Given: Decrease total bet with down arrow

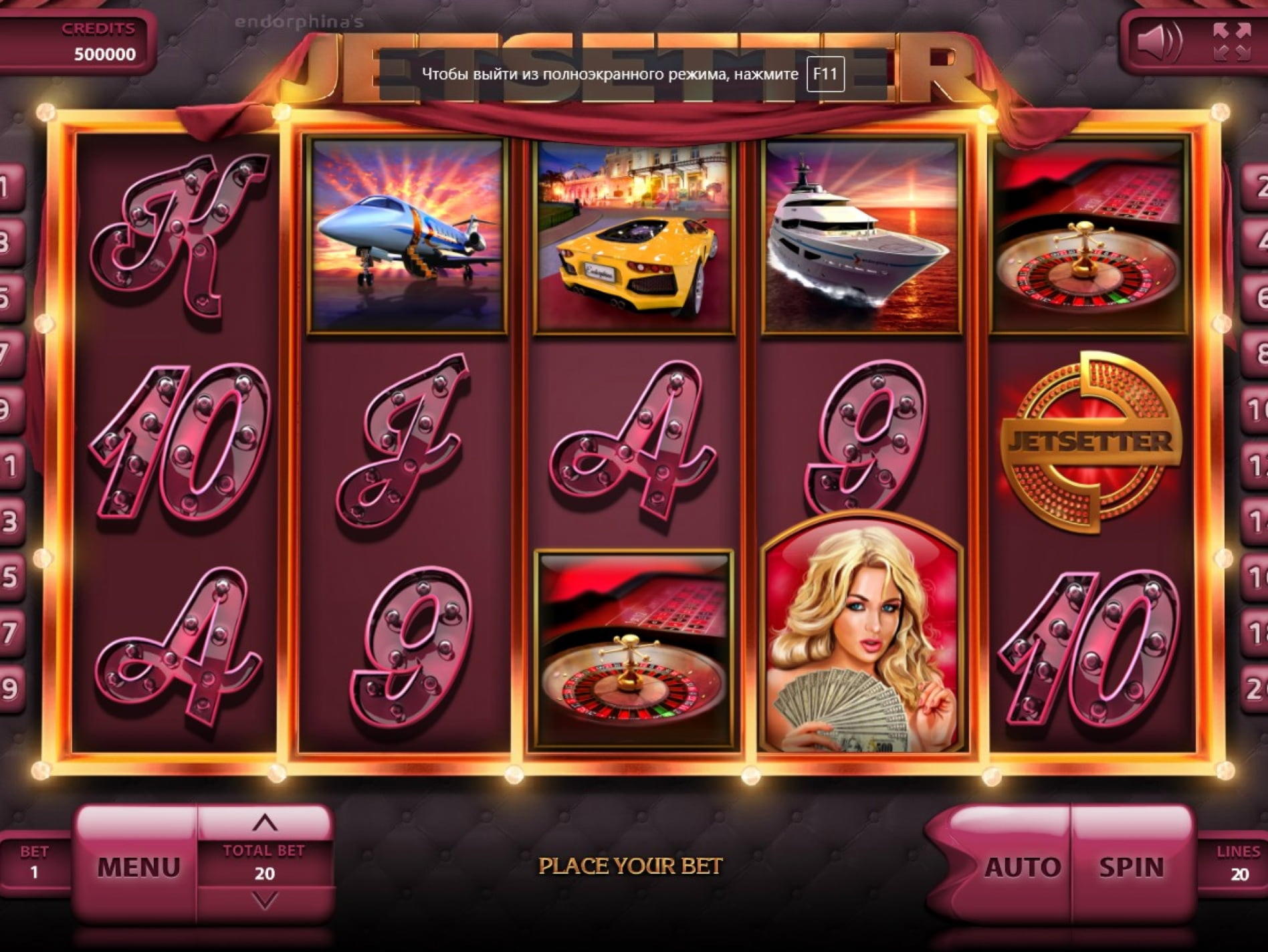Looking at the screenshot, I should [x=265, y=902].
